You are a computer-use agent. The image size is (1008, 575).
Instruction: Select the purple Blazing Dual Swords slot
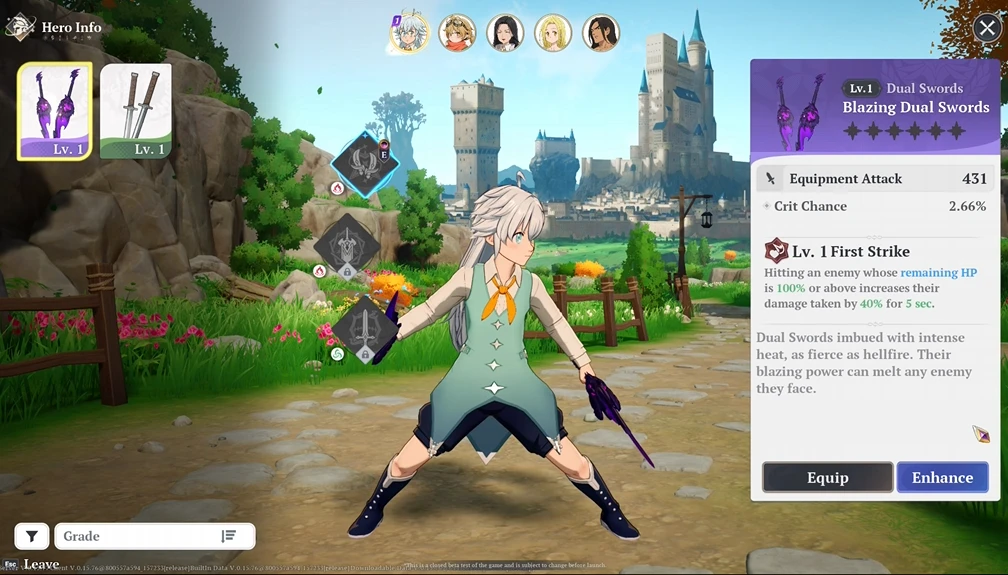click(x=55, y=111)
